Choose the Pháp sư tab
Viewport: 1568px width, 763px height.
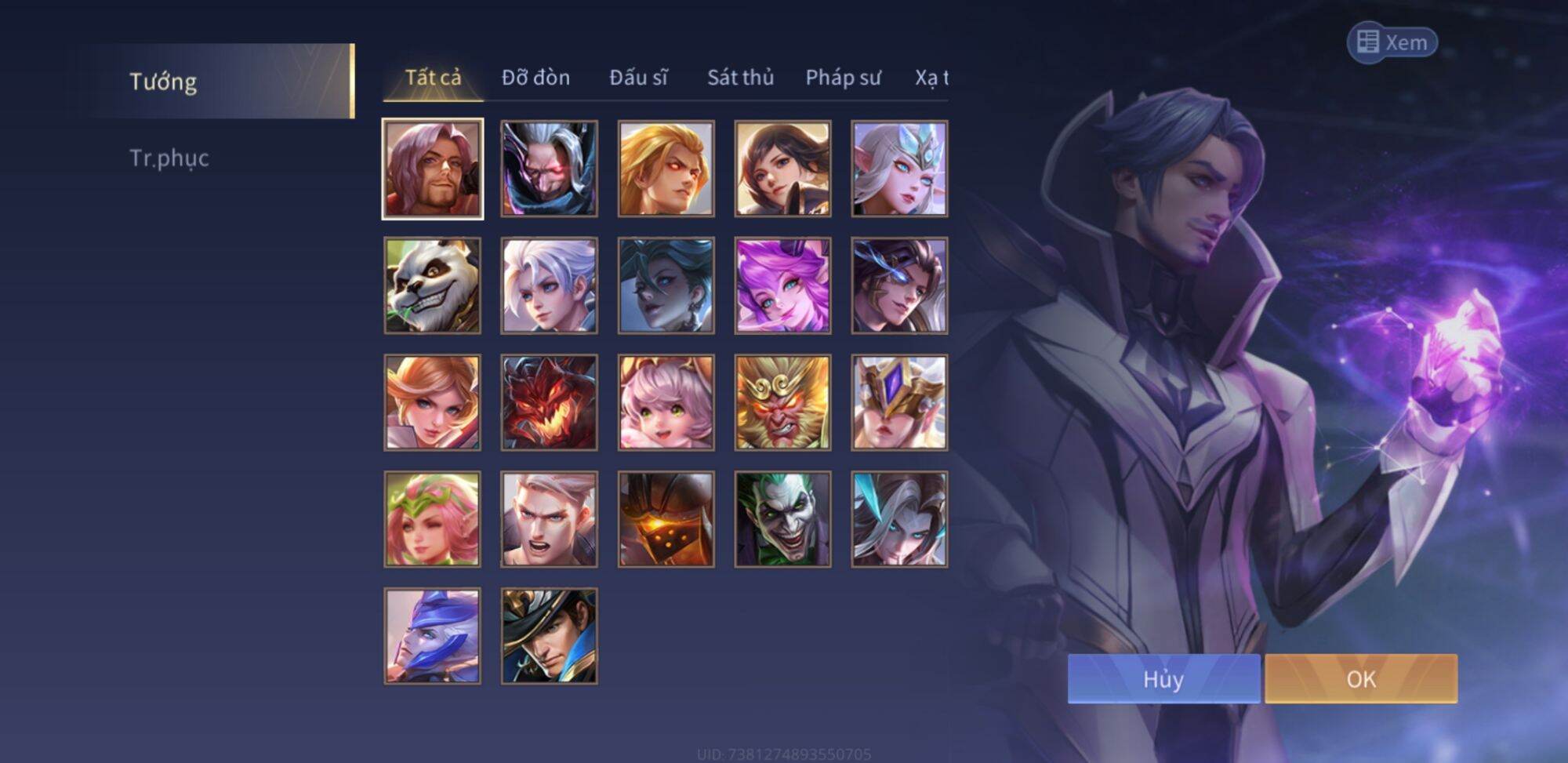(x=843, y=78)
